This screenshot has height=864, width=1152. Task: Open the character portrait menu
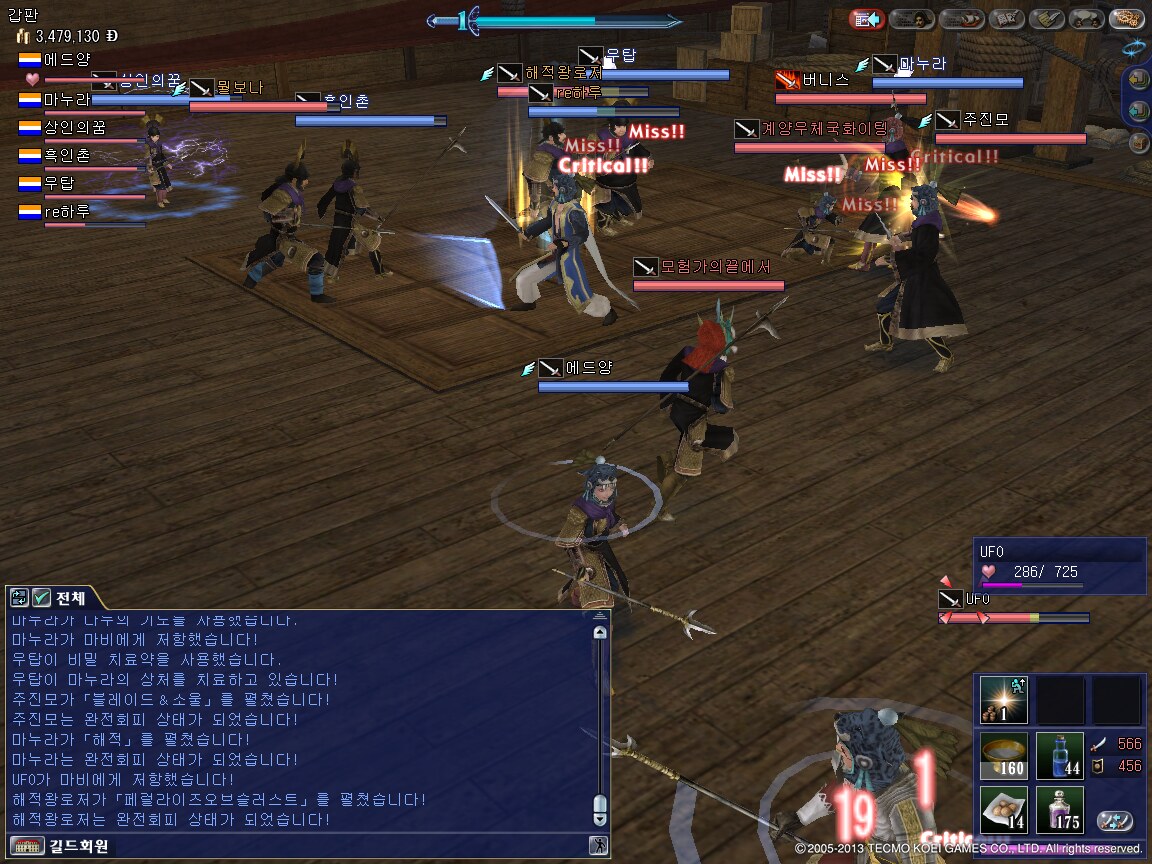[911, 19]
